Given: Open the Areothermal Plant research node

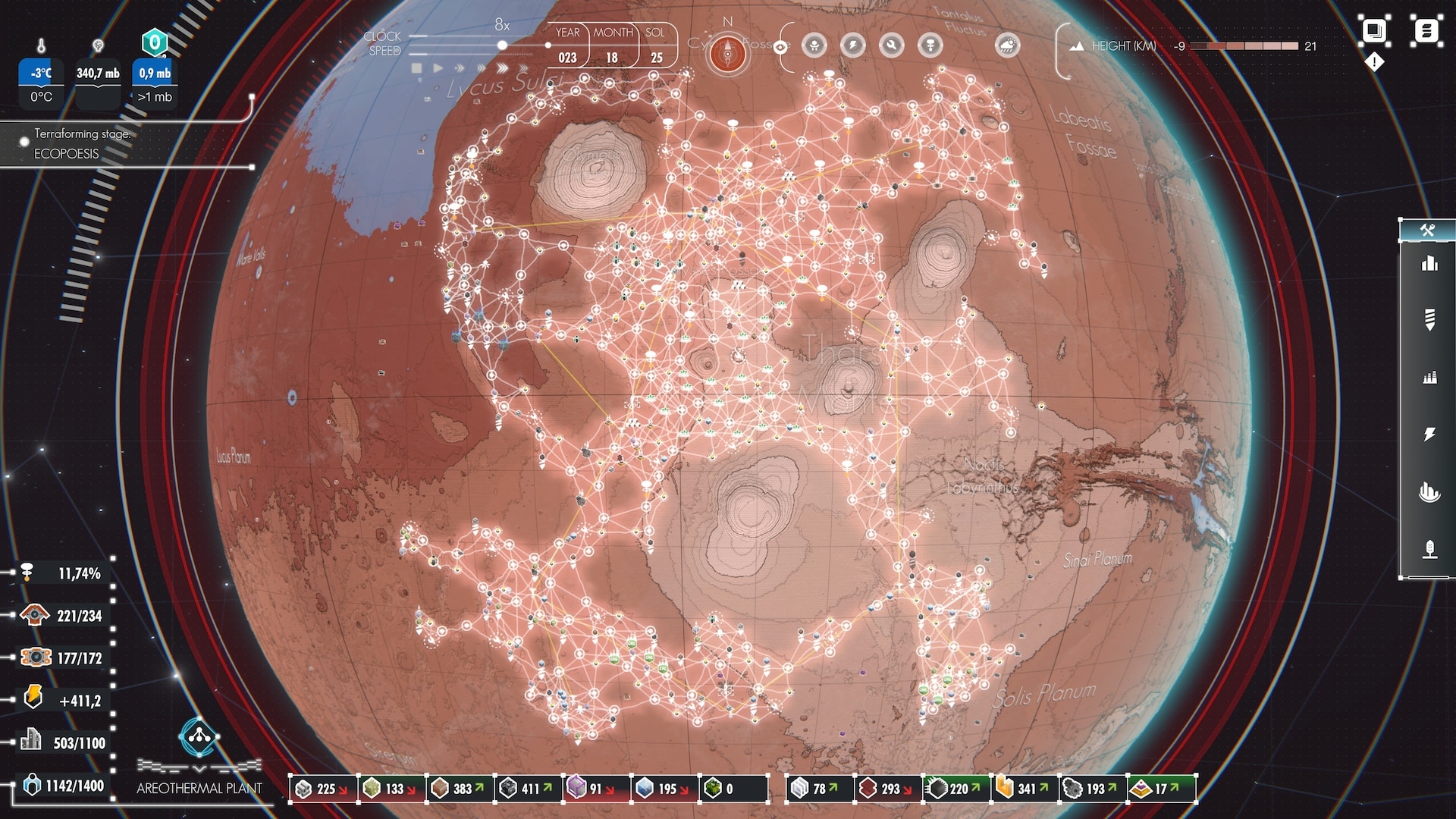Looking at the screenshot, I should (x=199, y=736).
